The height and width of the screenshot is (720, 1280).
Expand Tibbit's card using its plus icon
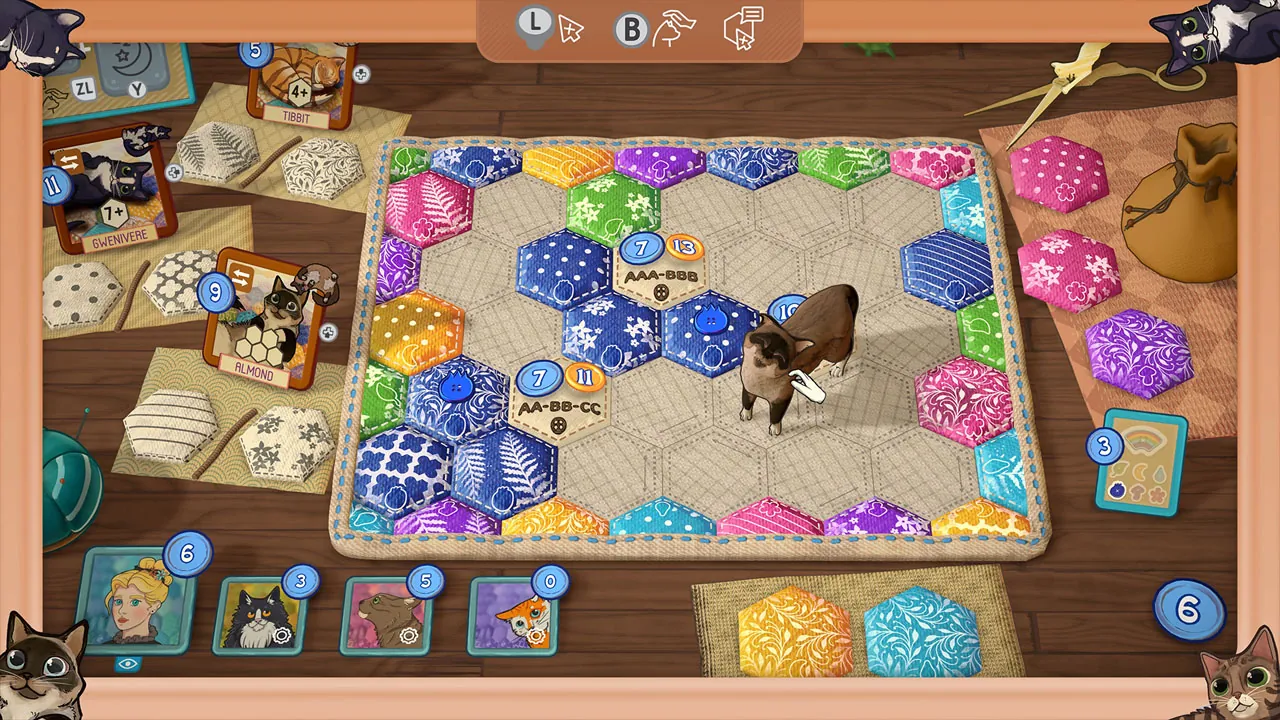361,73
